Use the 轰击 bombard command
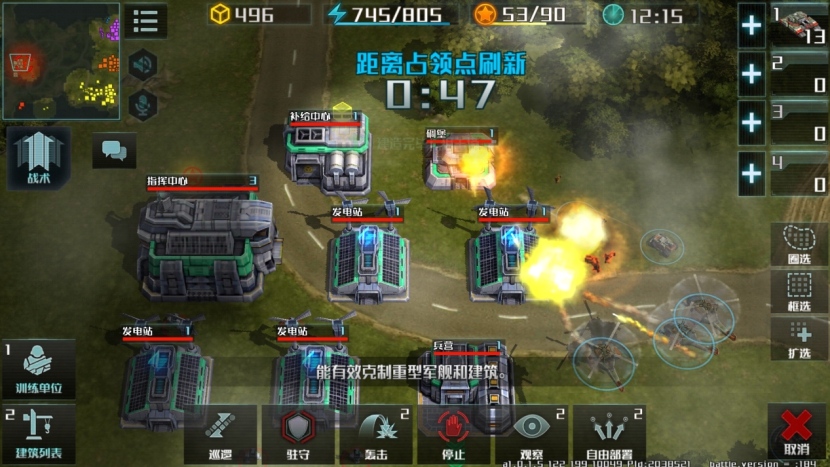 (376, 434)
